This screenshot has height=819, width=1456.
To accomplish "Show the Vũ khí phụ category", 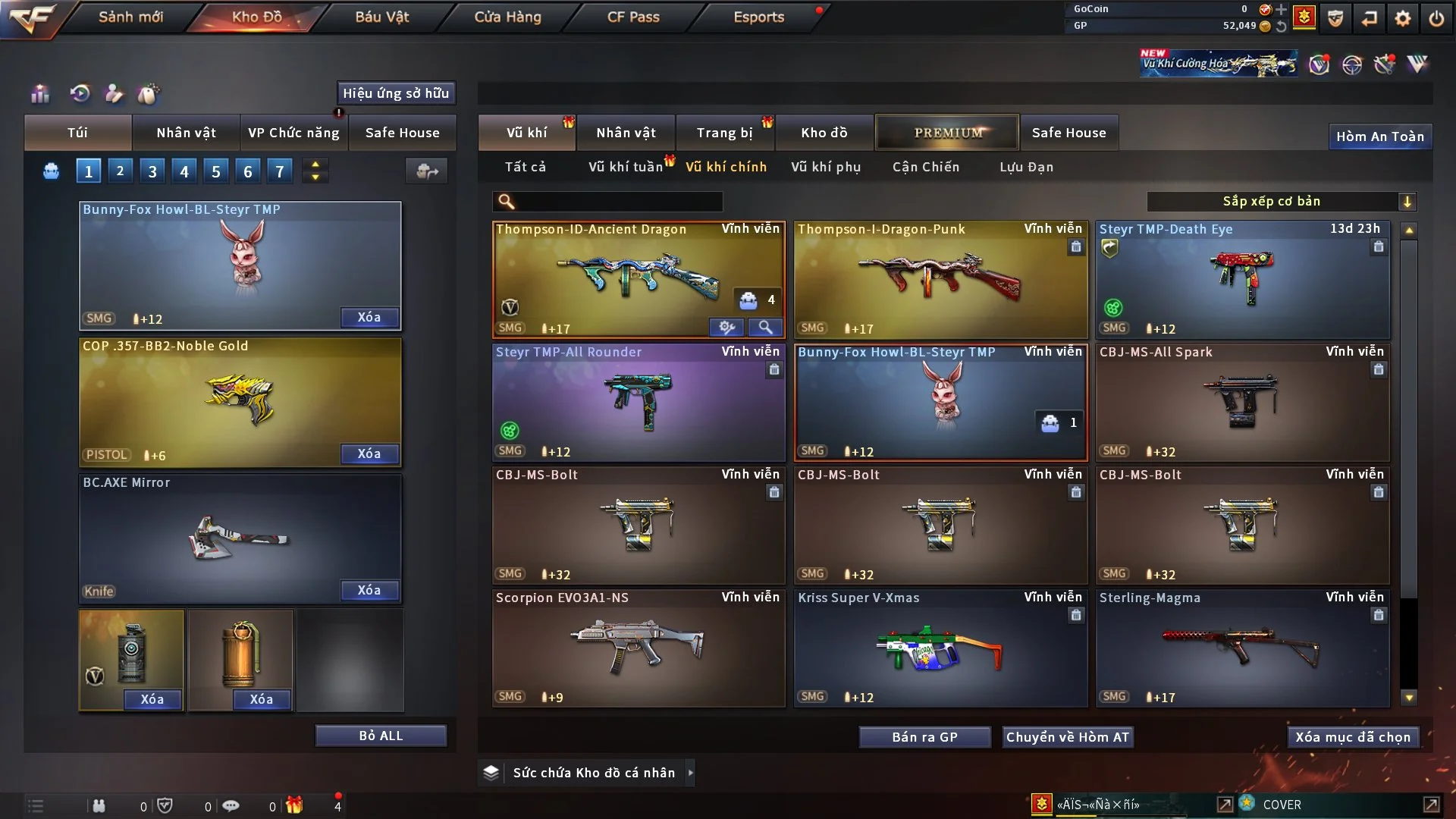I will pos(826,167).
